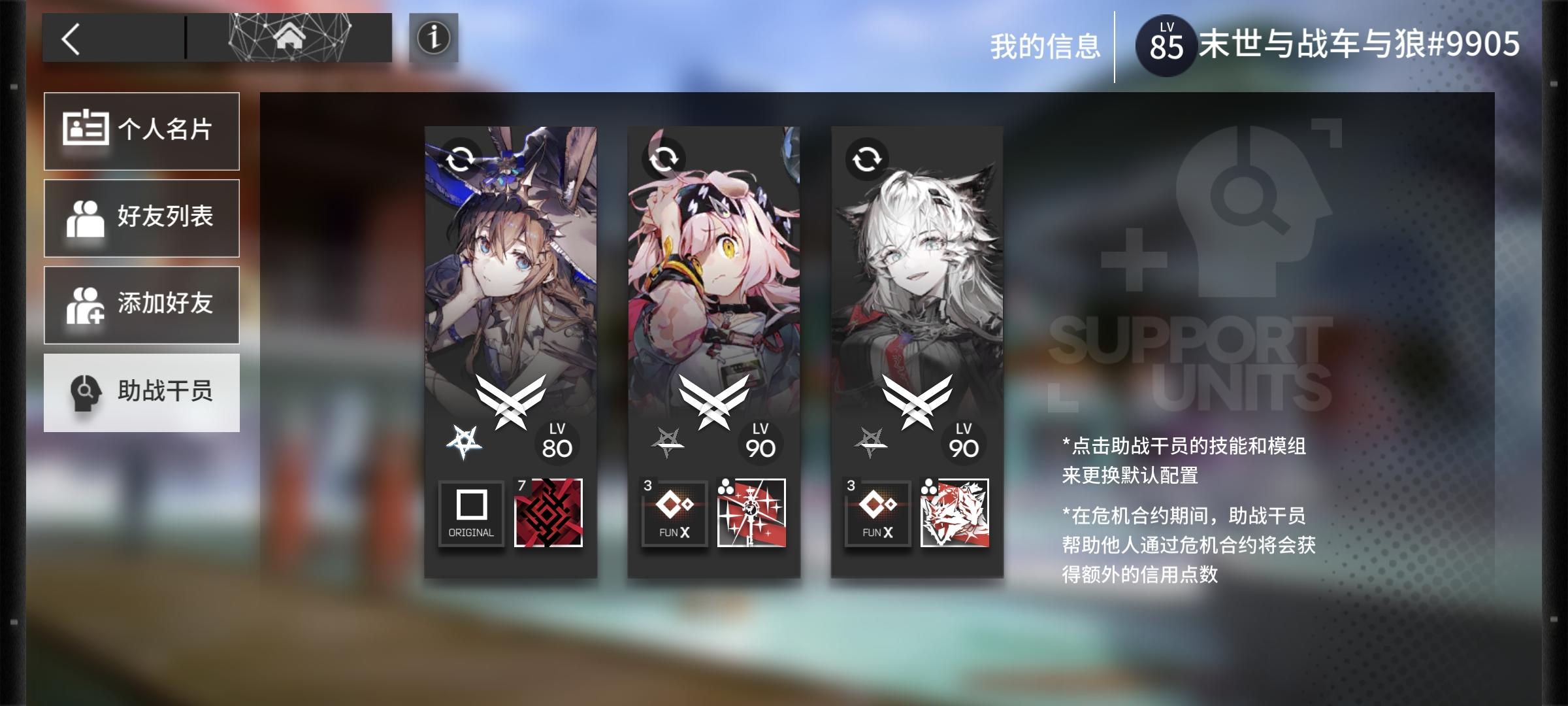This screenshot has height=706, width=1568.
Task: Expand the FUN X module choices on third operator
Action: click(x=878, y=513)
